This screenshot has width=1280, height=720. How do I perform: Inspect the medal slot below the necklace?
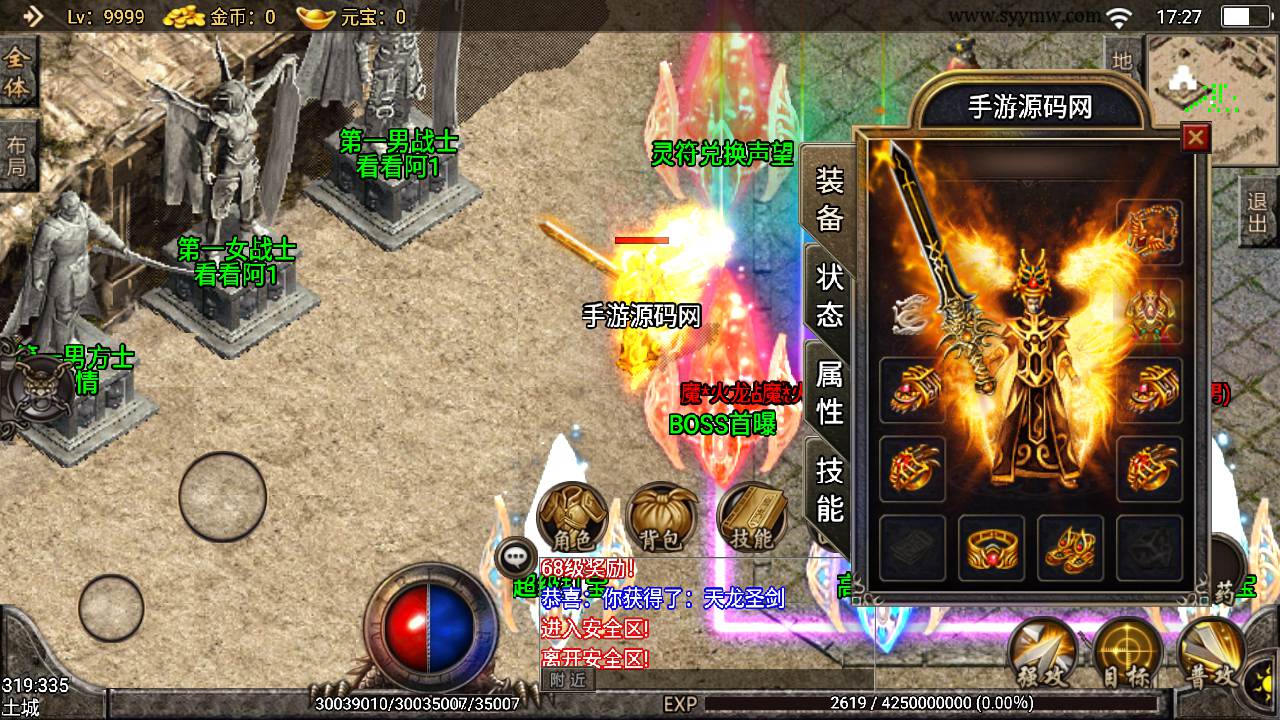click(x=1149, y=311)
